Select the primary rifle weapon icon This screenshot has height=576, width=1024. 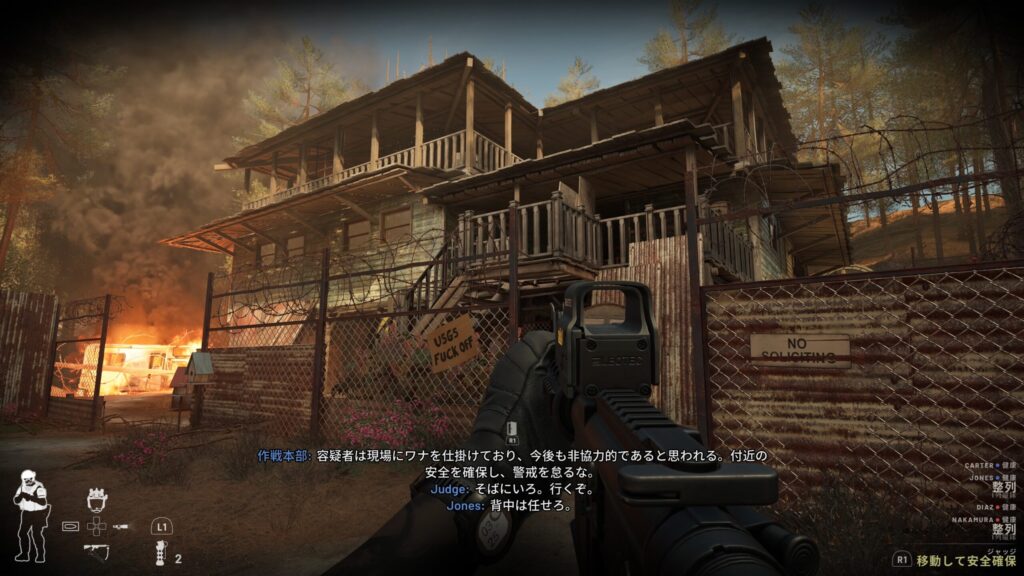[97, 548]
